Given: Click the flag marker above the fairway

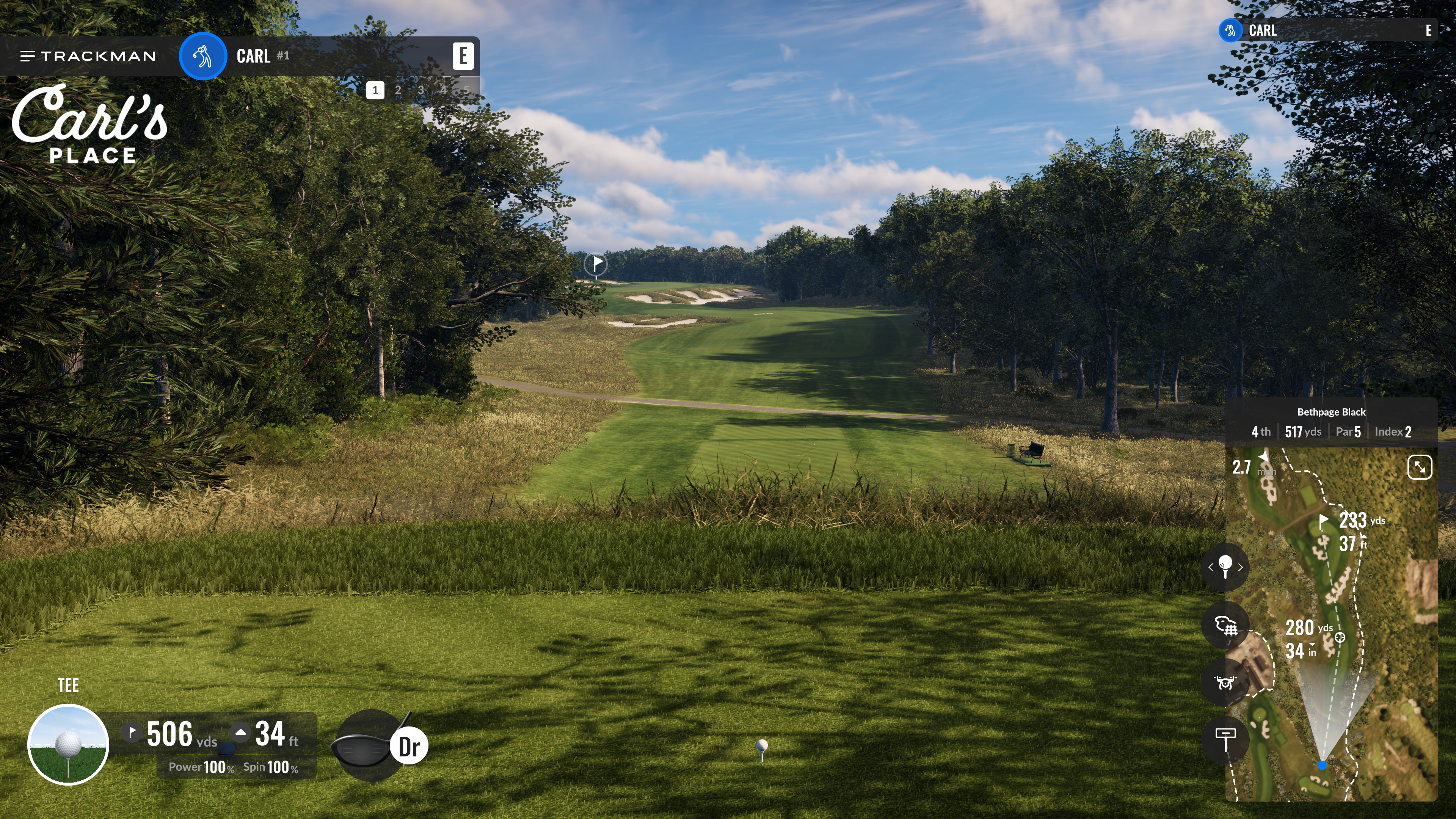Looking at the screenshot, I should [596, 264].
